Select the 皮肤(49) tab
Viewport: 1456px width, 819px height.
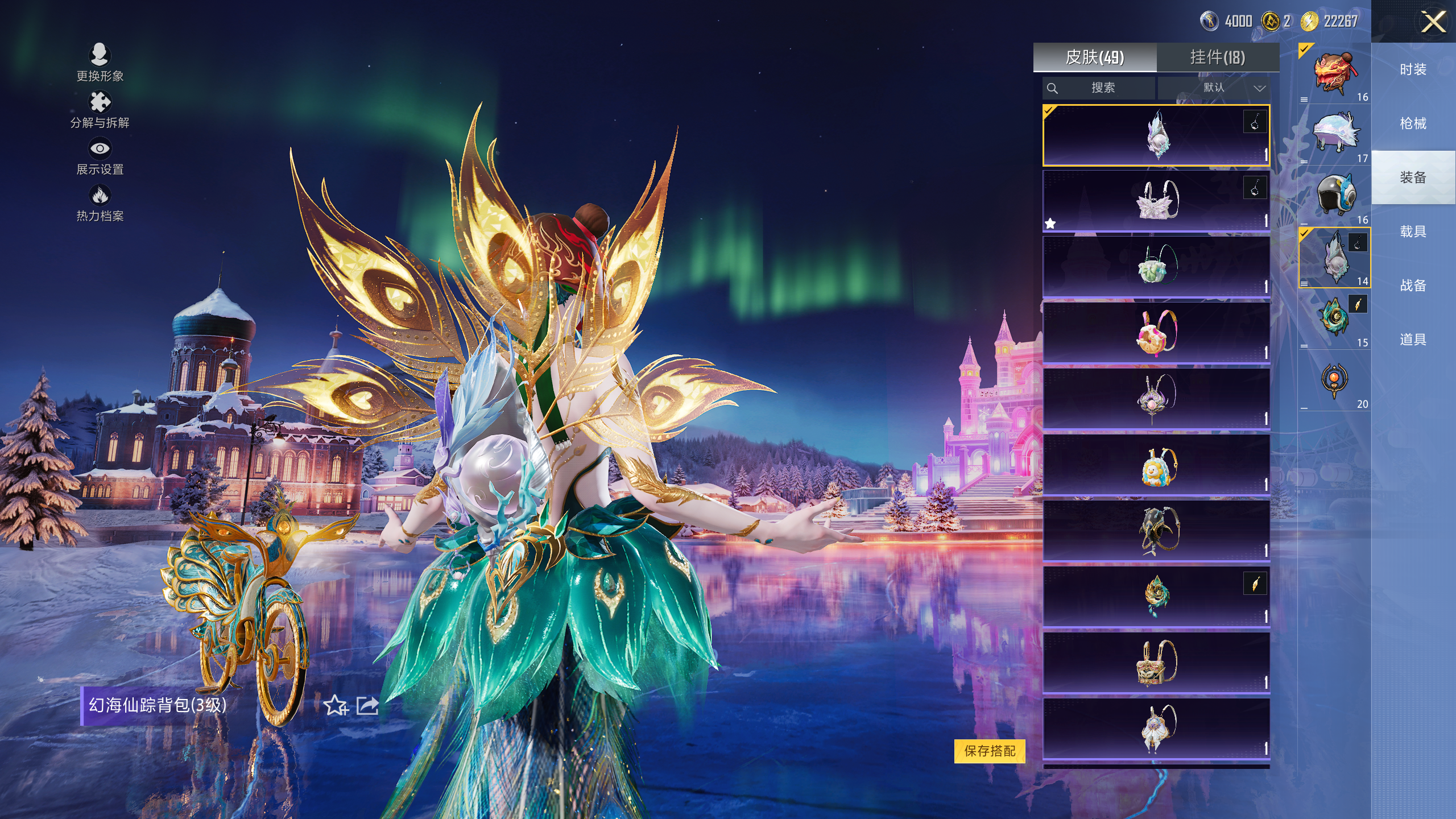click(1095, 57)
